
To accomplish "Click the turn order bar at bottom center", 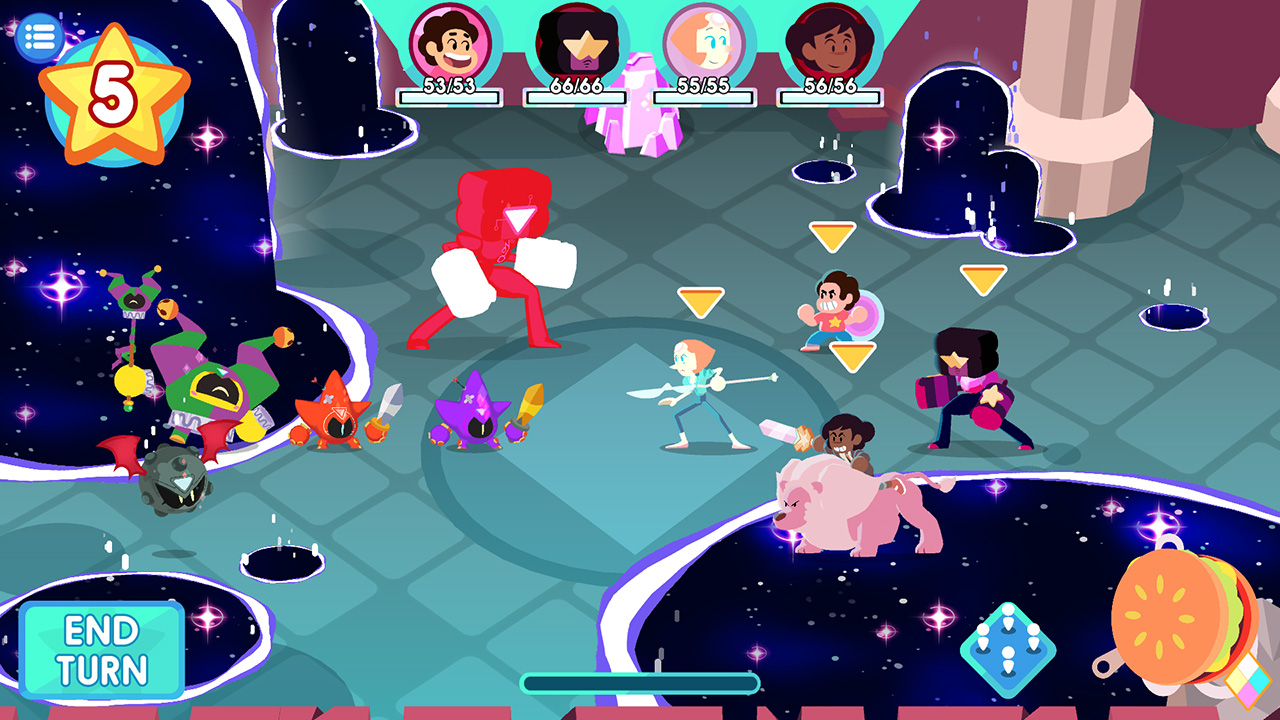I will coord(640,681).
